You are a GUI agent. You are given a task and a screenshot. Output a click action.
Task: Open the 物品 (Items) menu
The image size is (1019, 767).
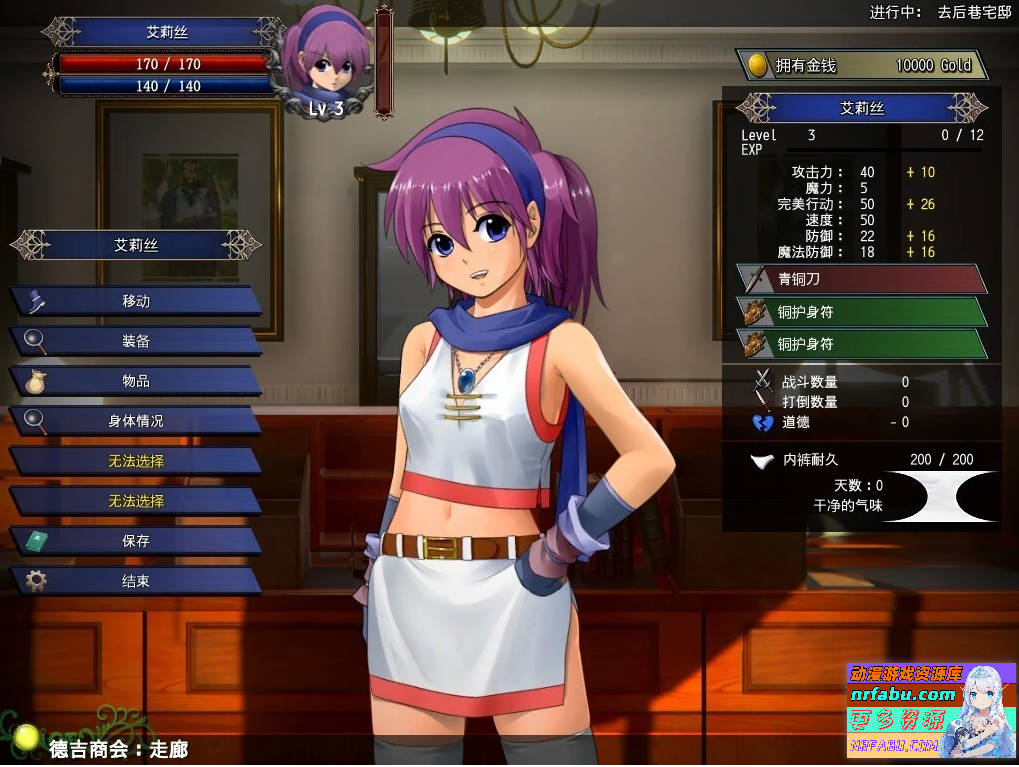[x=136, y=381]
